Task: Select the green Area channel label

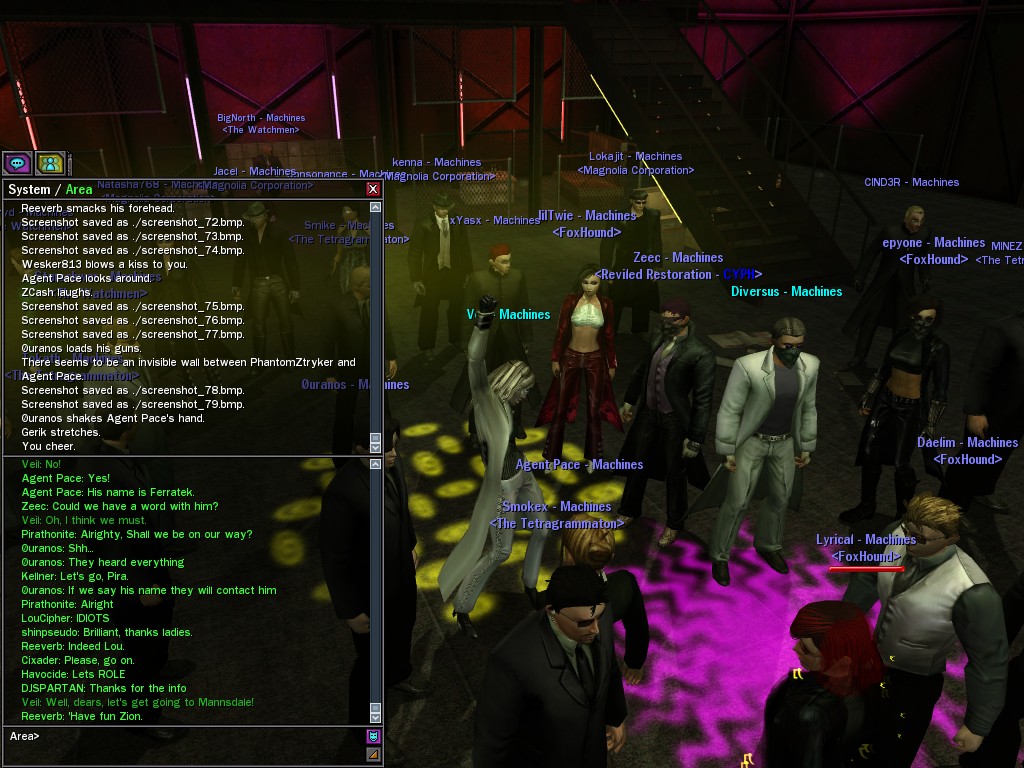Action: (x=79, y=189)
